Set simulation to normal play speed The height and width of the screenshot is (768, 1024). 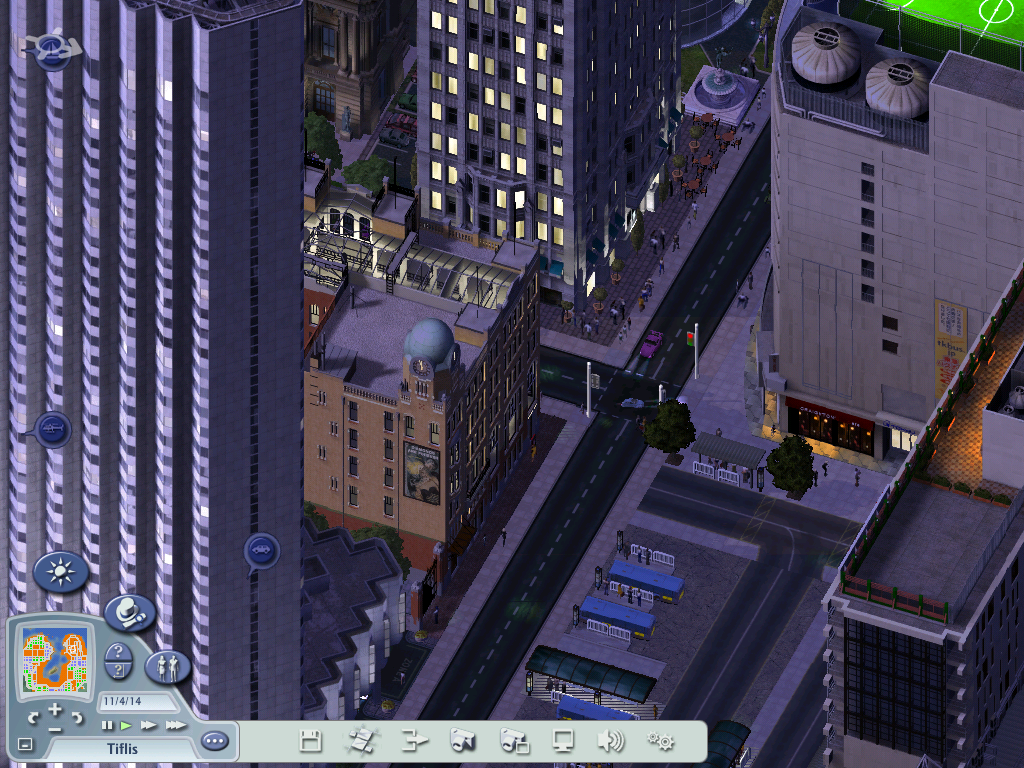tap(126, 724)
